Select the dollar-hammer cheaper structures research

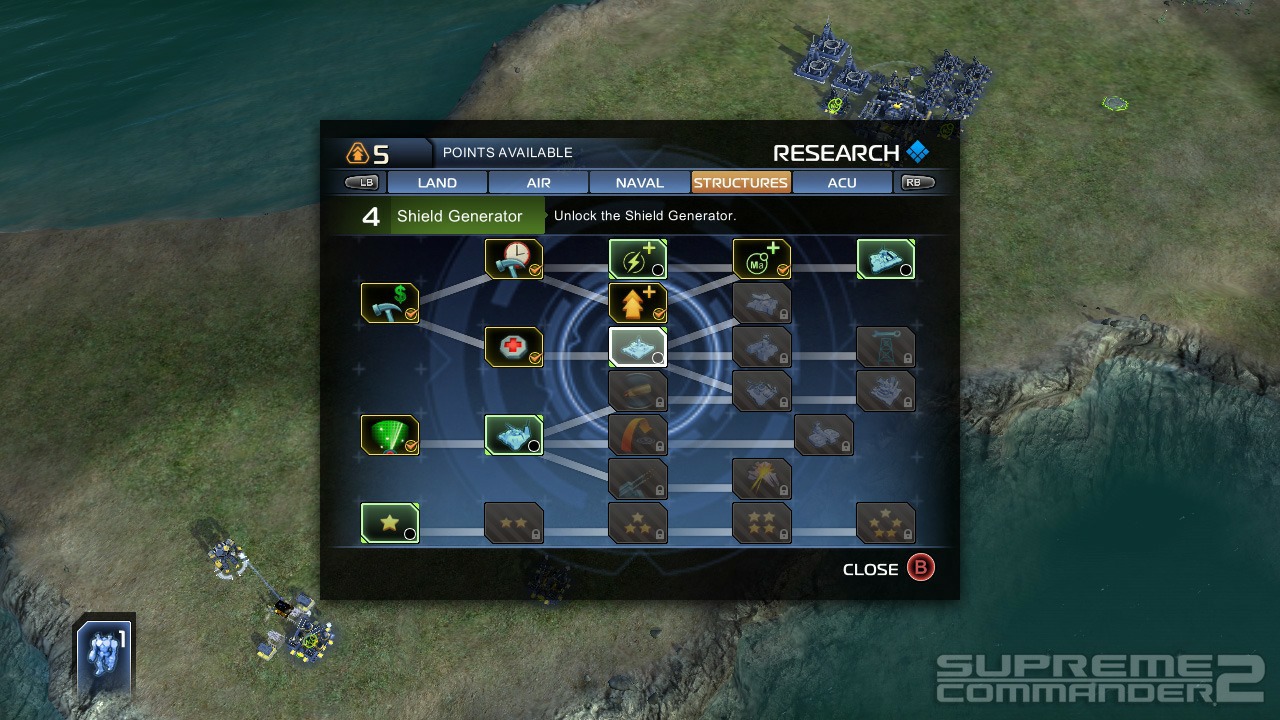pyautogui.click(x=390, y=302)
